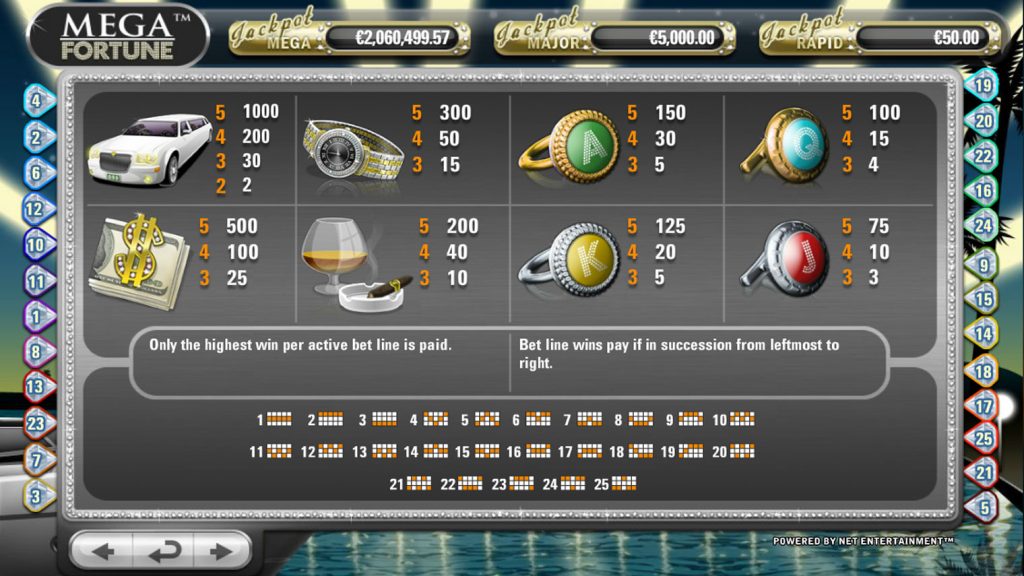Activate bet line 5 marker

coord(984,508)
